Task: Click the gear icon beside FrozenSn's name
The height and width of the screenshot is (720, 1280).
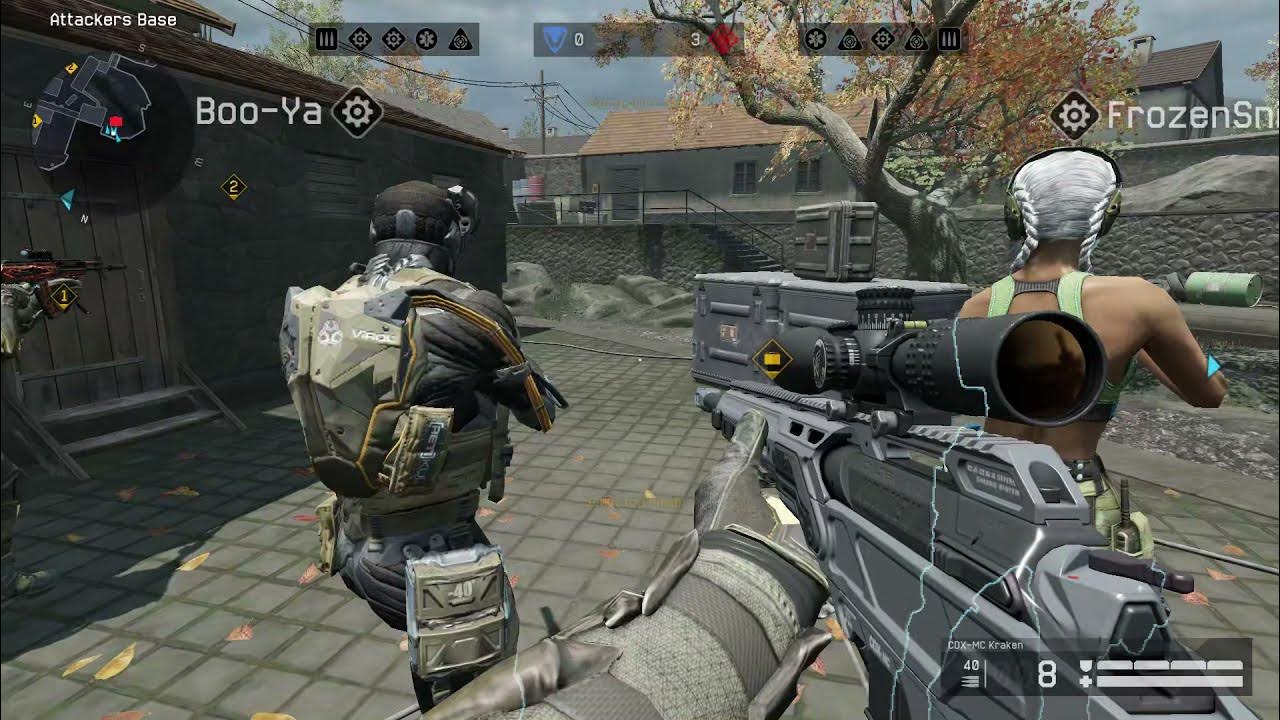Action: 1075,117
